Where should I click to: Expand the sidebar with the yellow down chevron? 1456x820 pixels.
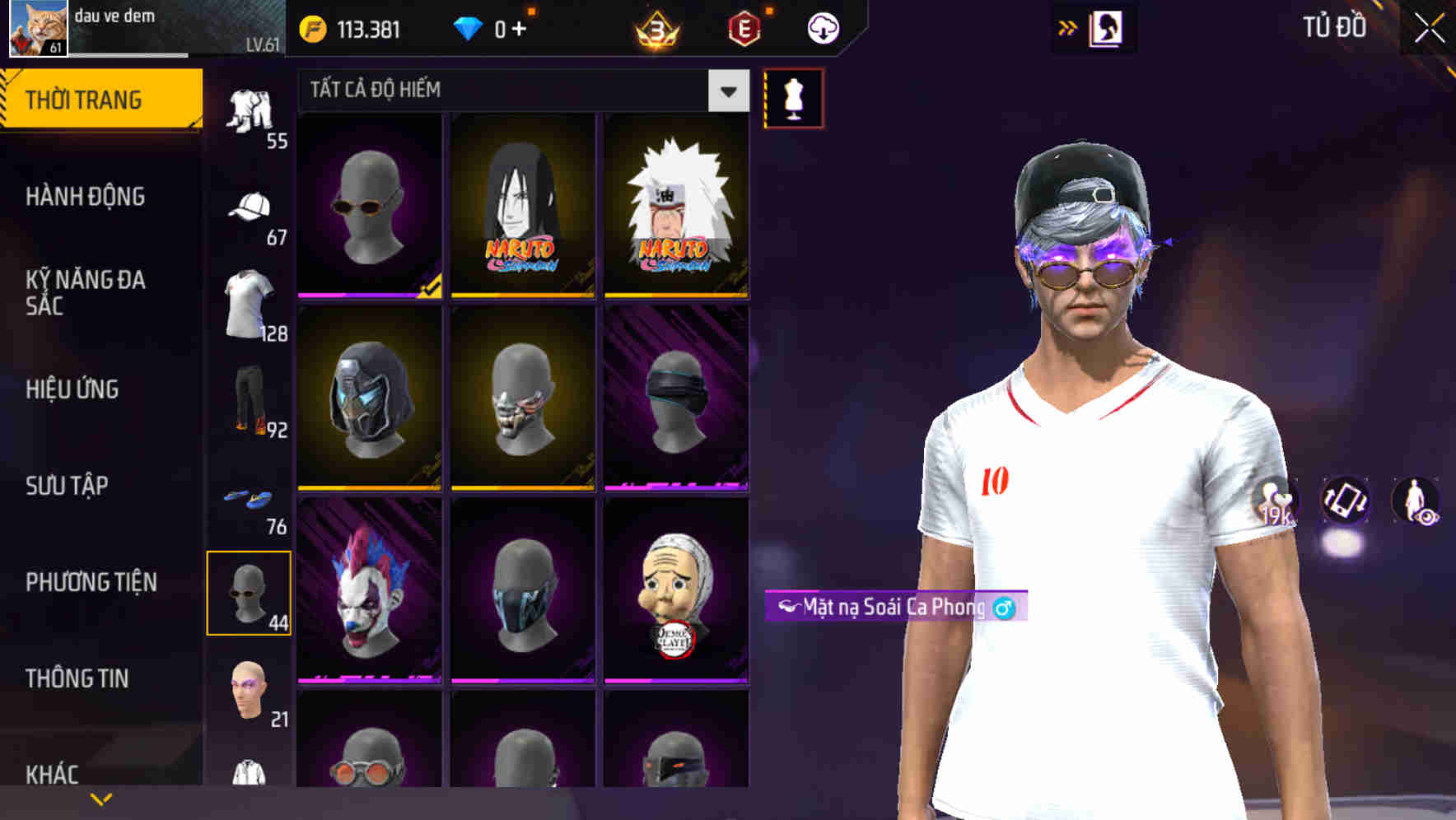[100, 797]
